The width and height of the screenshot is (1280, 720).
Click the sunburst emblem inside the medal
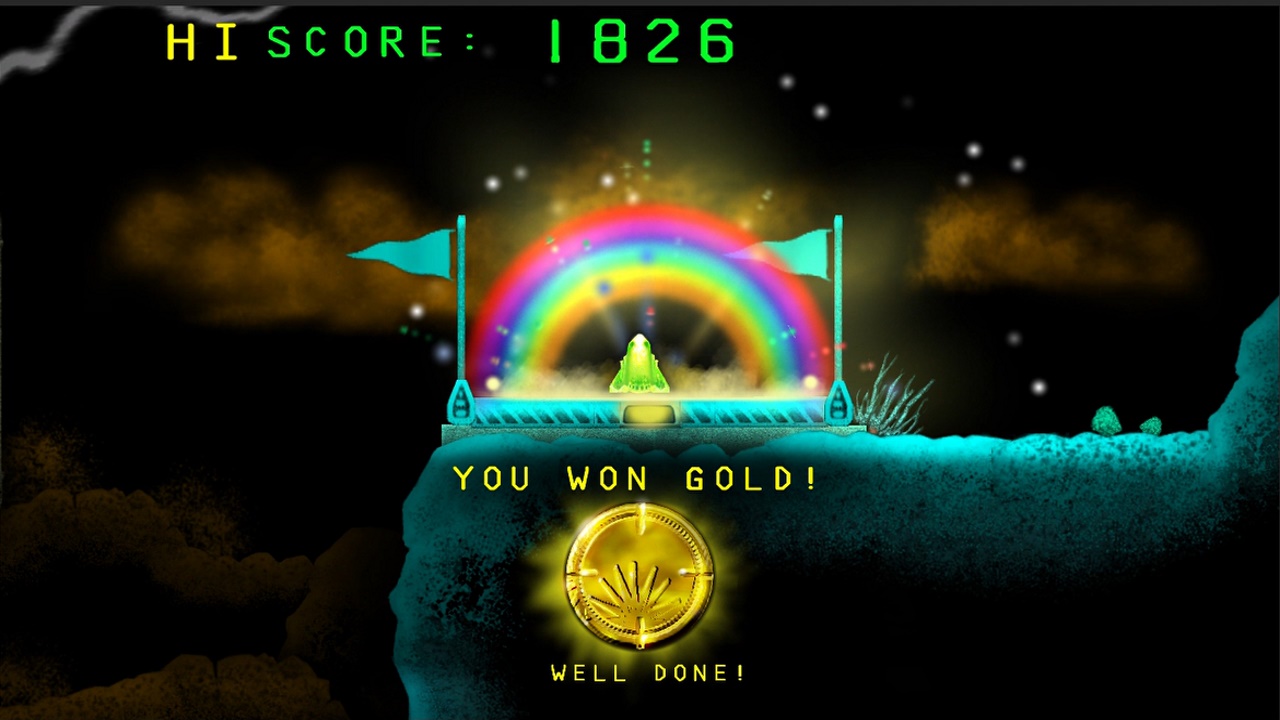pos(640,590)
